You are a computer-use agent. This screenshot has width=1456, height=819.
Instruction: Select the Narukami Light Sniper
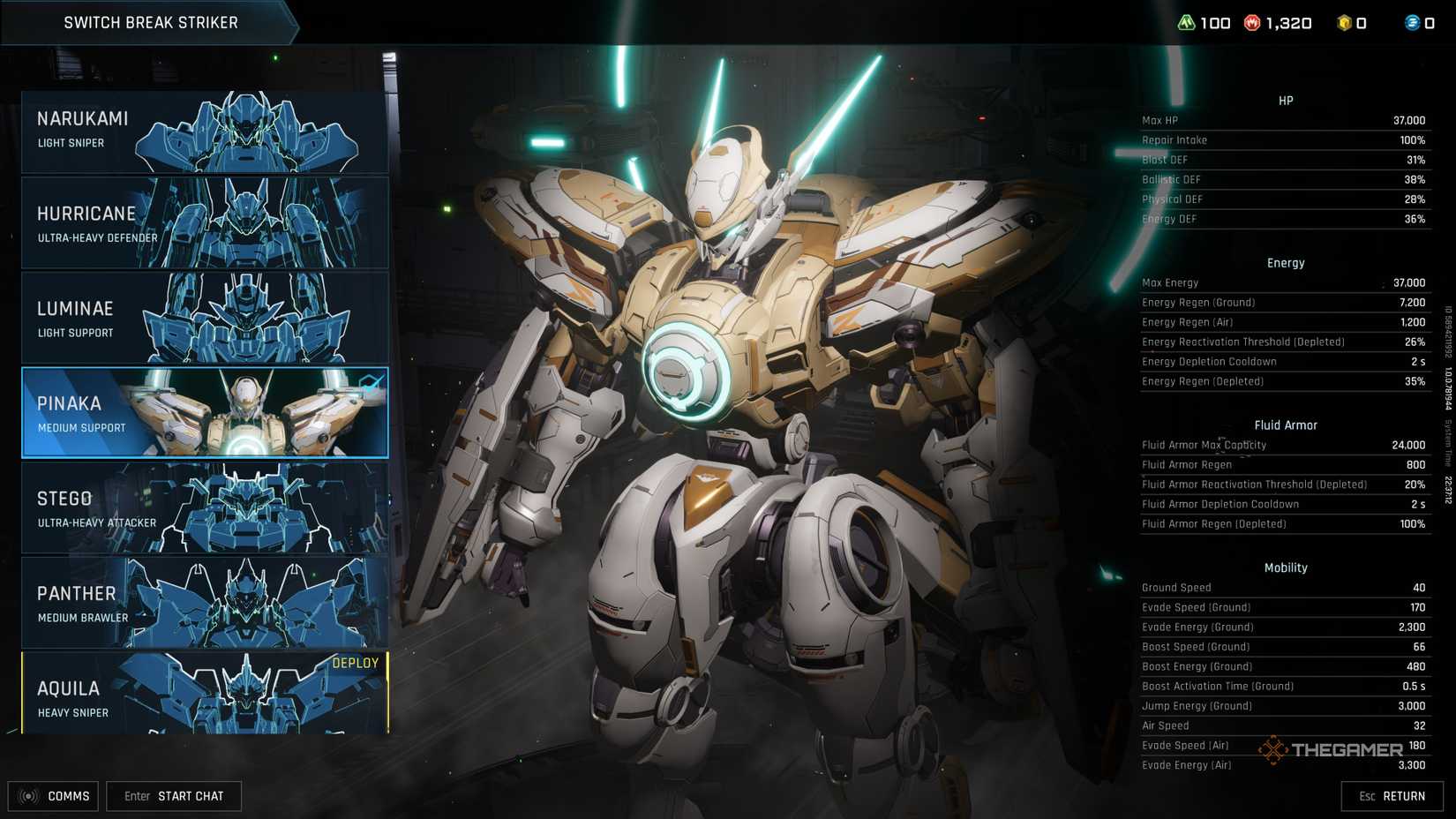tap(203, 129)
